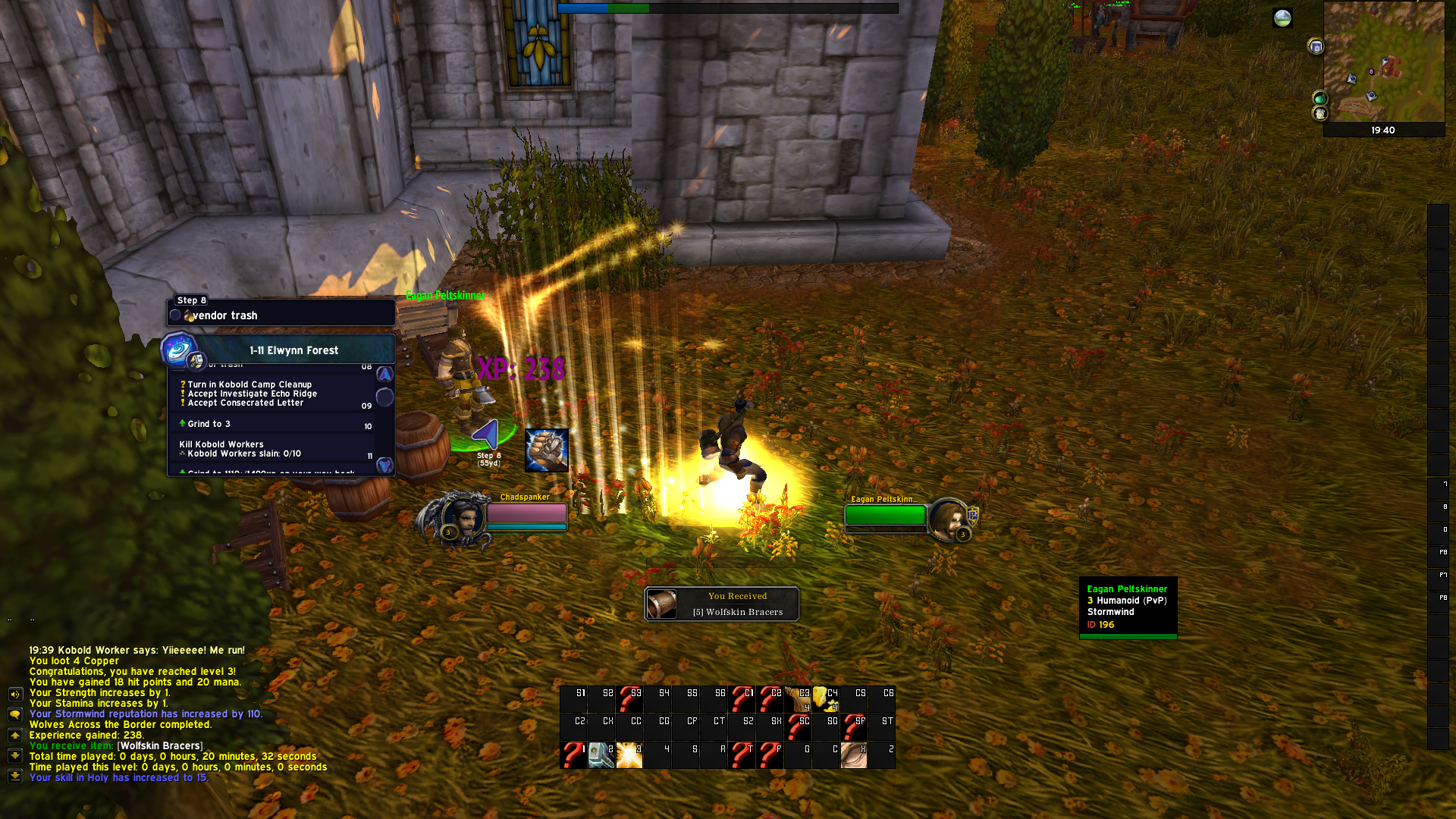Cast the golden light burst spell
This screenshot has height=819, width=1456.
[629, 755]
